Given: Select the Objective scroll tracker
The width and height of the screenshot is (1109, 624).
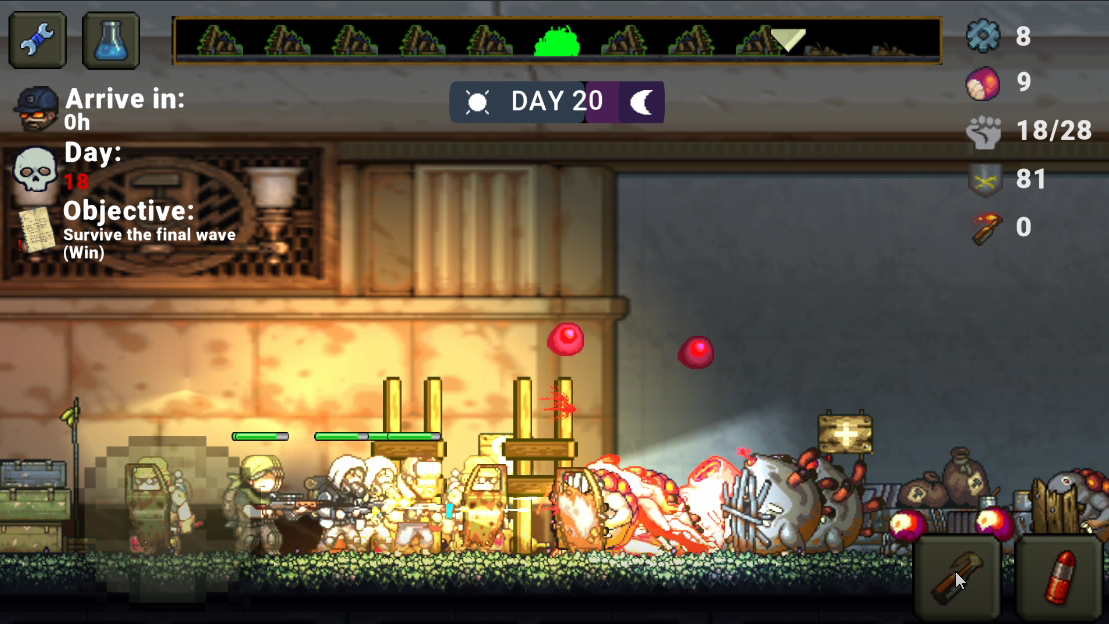Looking at the screenshot, I should pos(37,230).
